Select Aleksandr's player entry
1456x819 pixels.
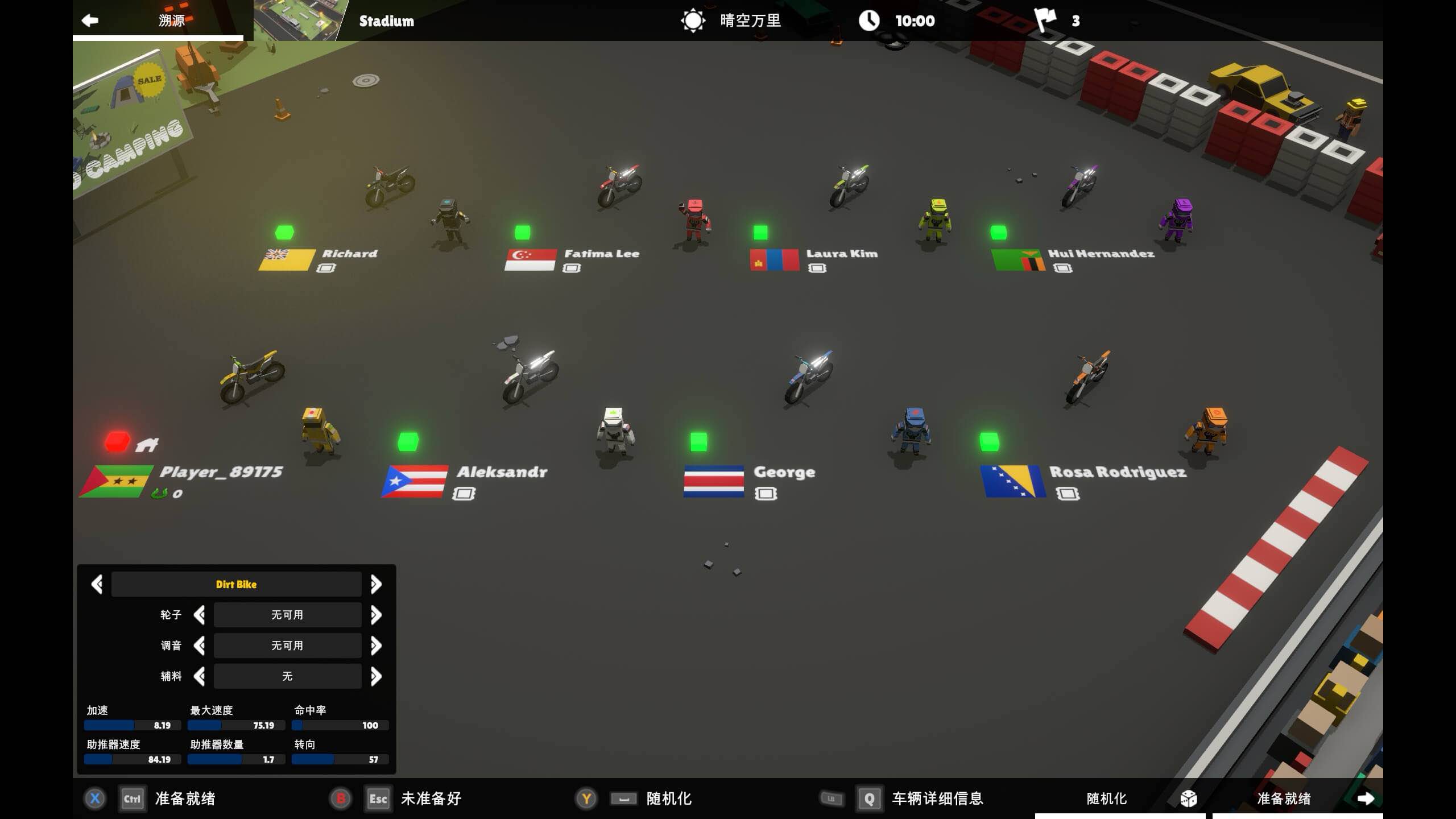pyautogui.click(x=502, y=472)
